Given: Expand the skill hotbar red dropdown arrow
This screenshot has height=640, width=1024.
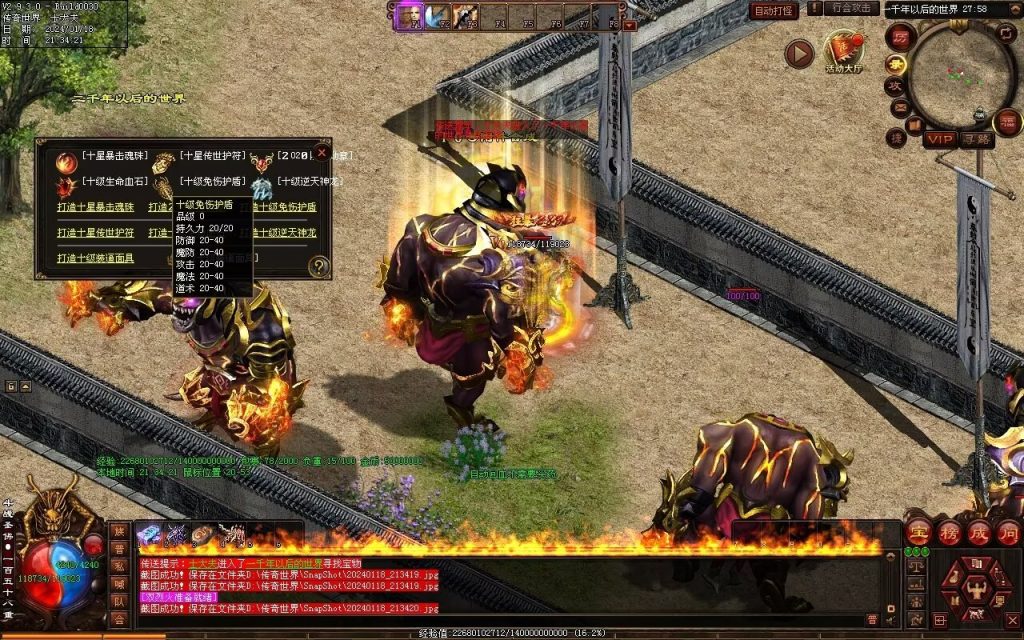Looking at the screenshot, I should tap(629, 24).
